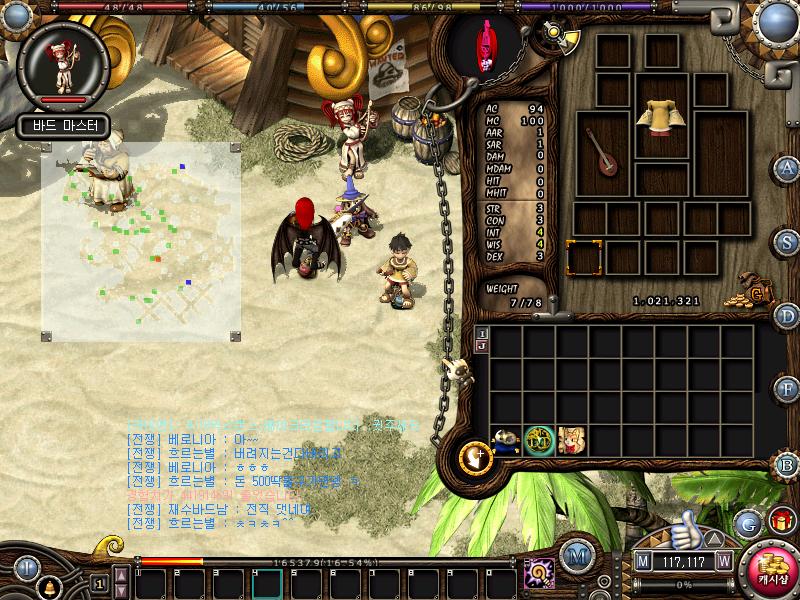Viewport: 800px width, 600px height.
Task: Select the fox doll inventory item
Action: [x=572, y=440]
